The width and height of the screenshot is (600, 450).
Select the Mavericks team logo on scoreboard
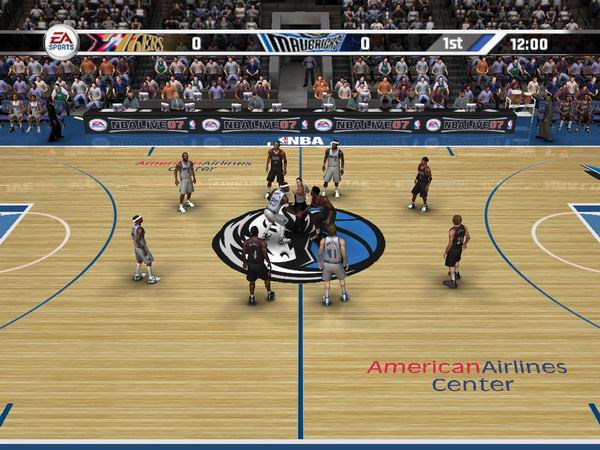click(302, 43)
